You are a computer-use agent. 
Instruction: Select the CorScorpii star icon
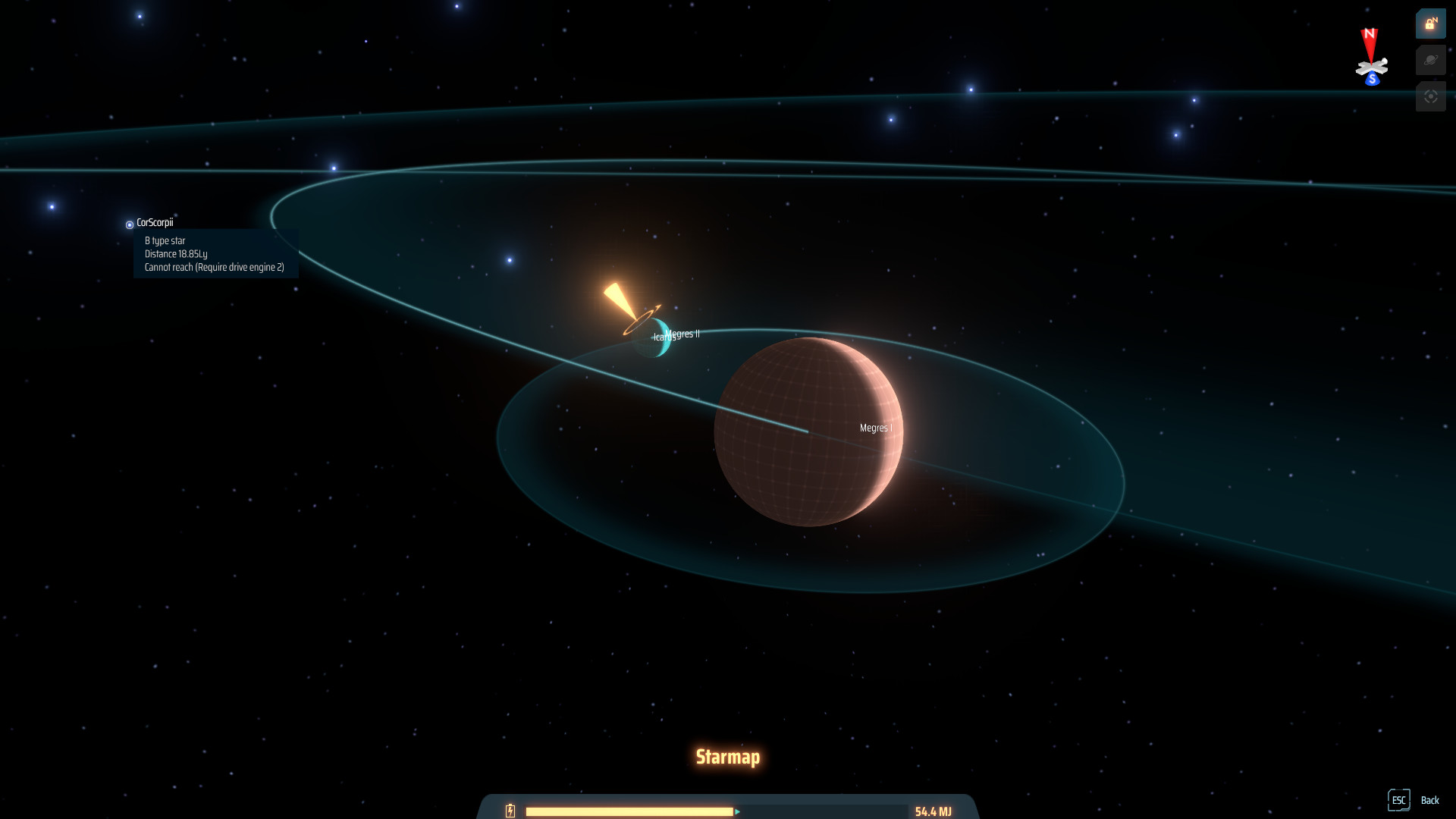tap(129, 224)
